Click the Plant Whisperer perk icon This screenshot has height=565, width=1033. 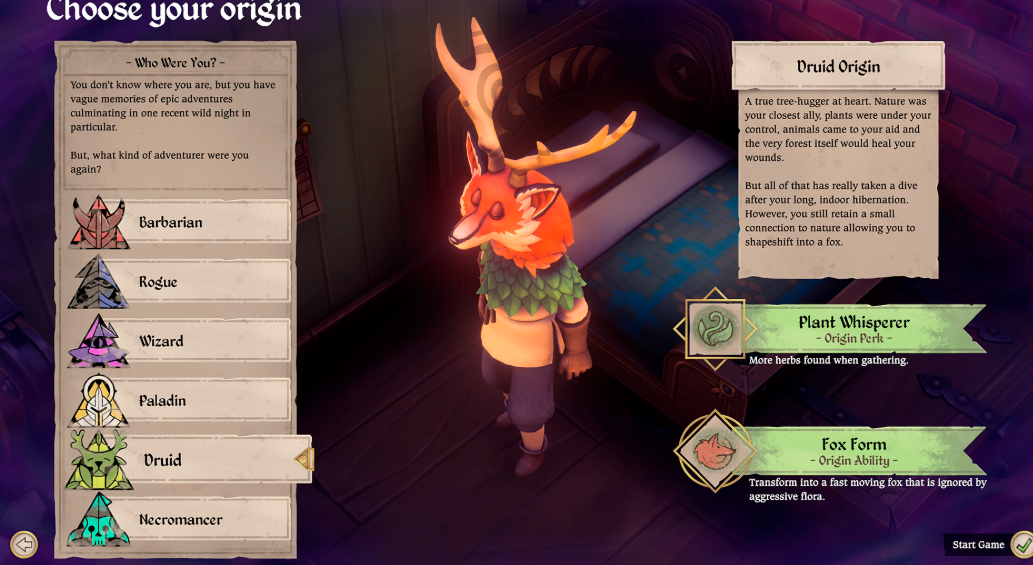point(715,329)
